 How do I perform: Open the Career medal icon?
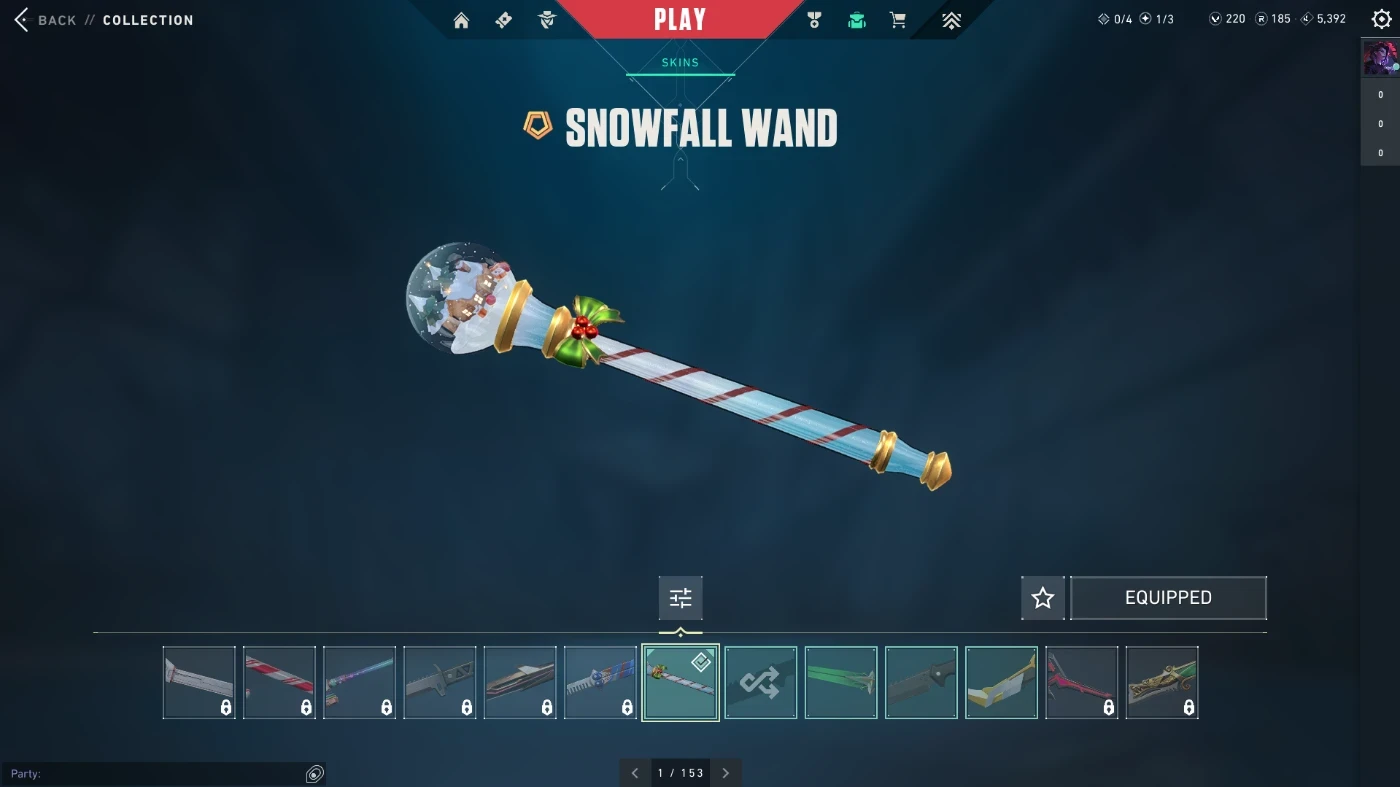[x=814, y=20]
